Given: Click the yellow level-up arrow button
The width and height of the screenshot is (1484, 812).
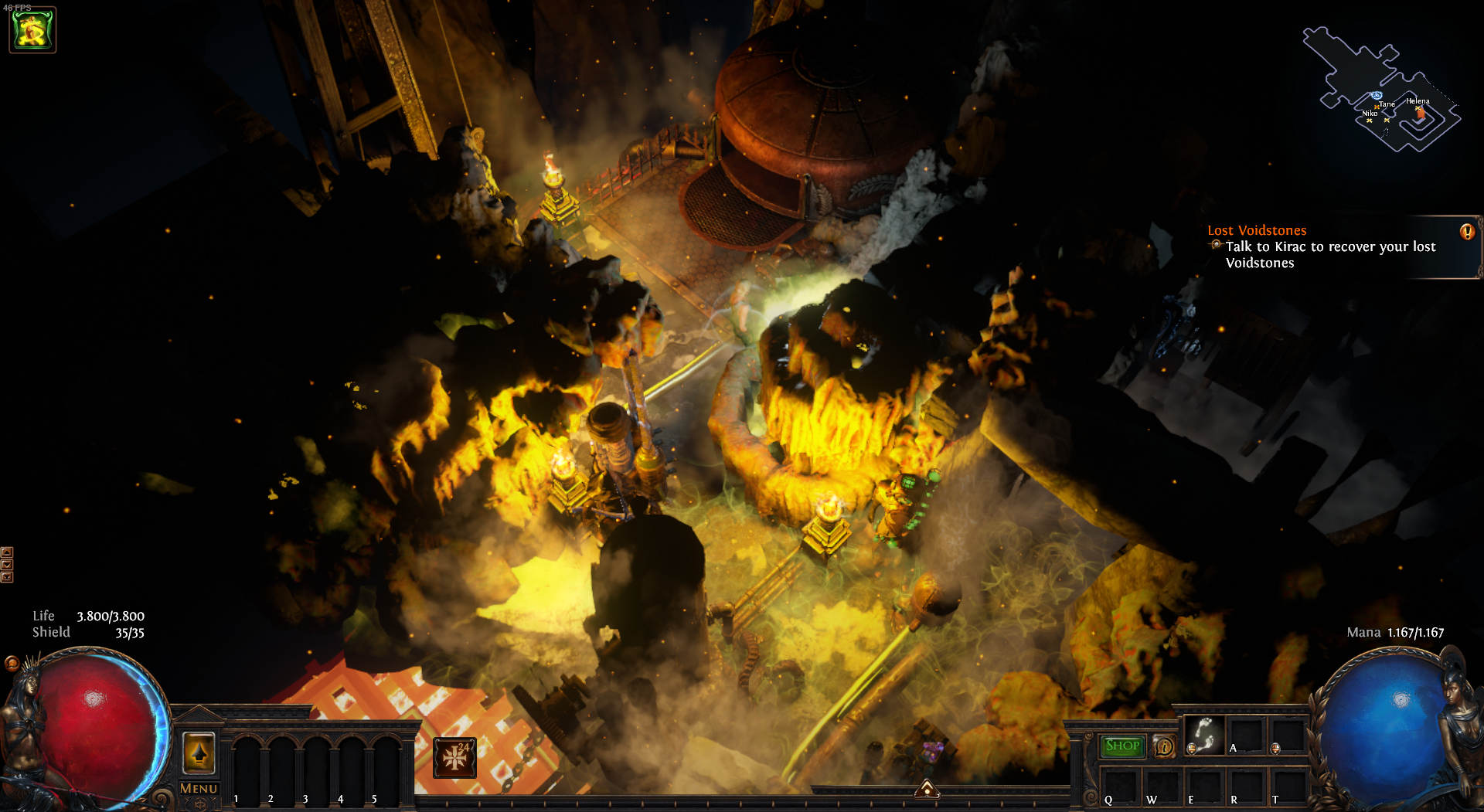Looking at the screenshot, I should [x=199, y=752].
